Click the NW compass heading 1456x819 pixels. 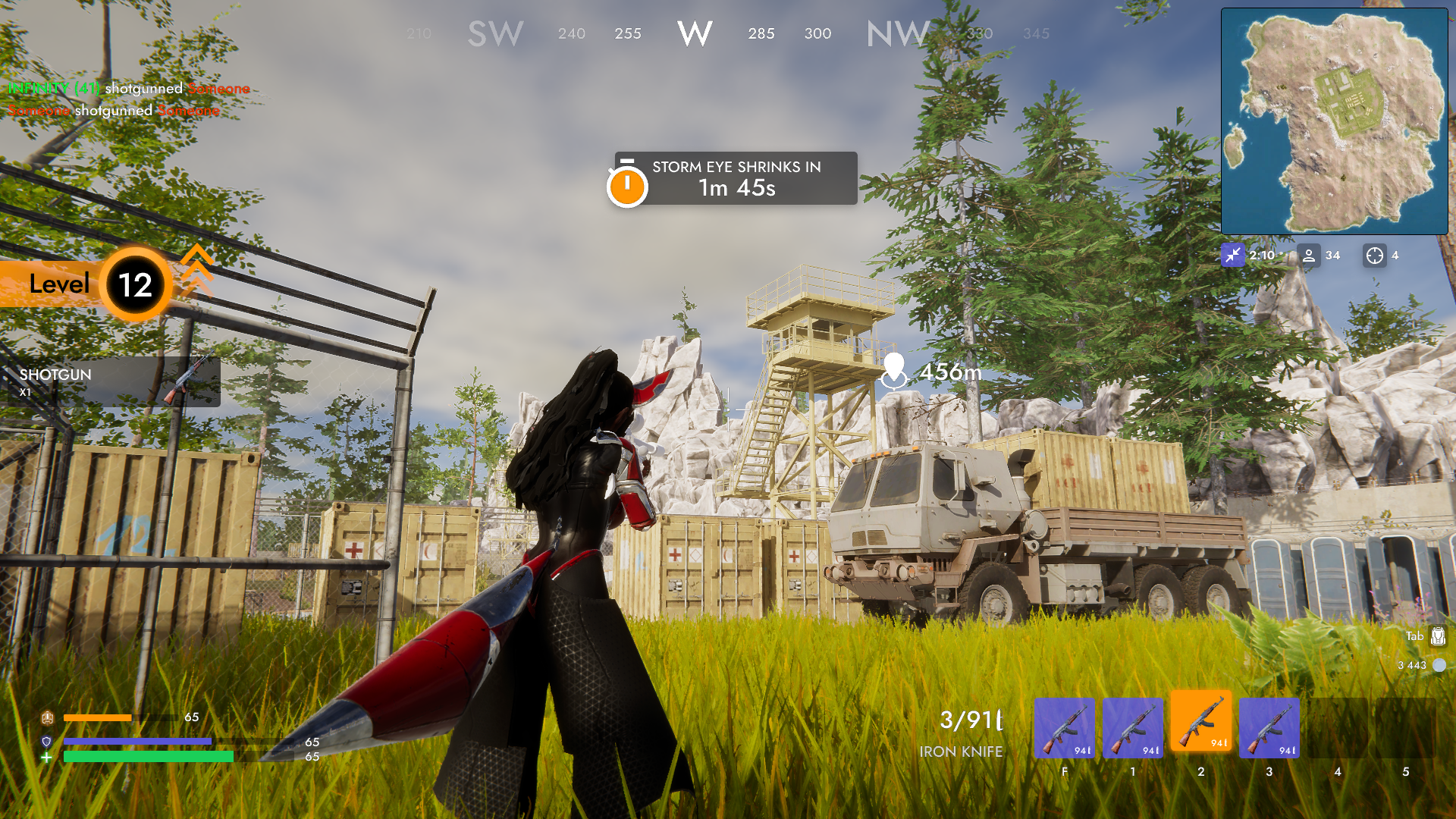[898, 33]
